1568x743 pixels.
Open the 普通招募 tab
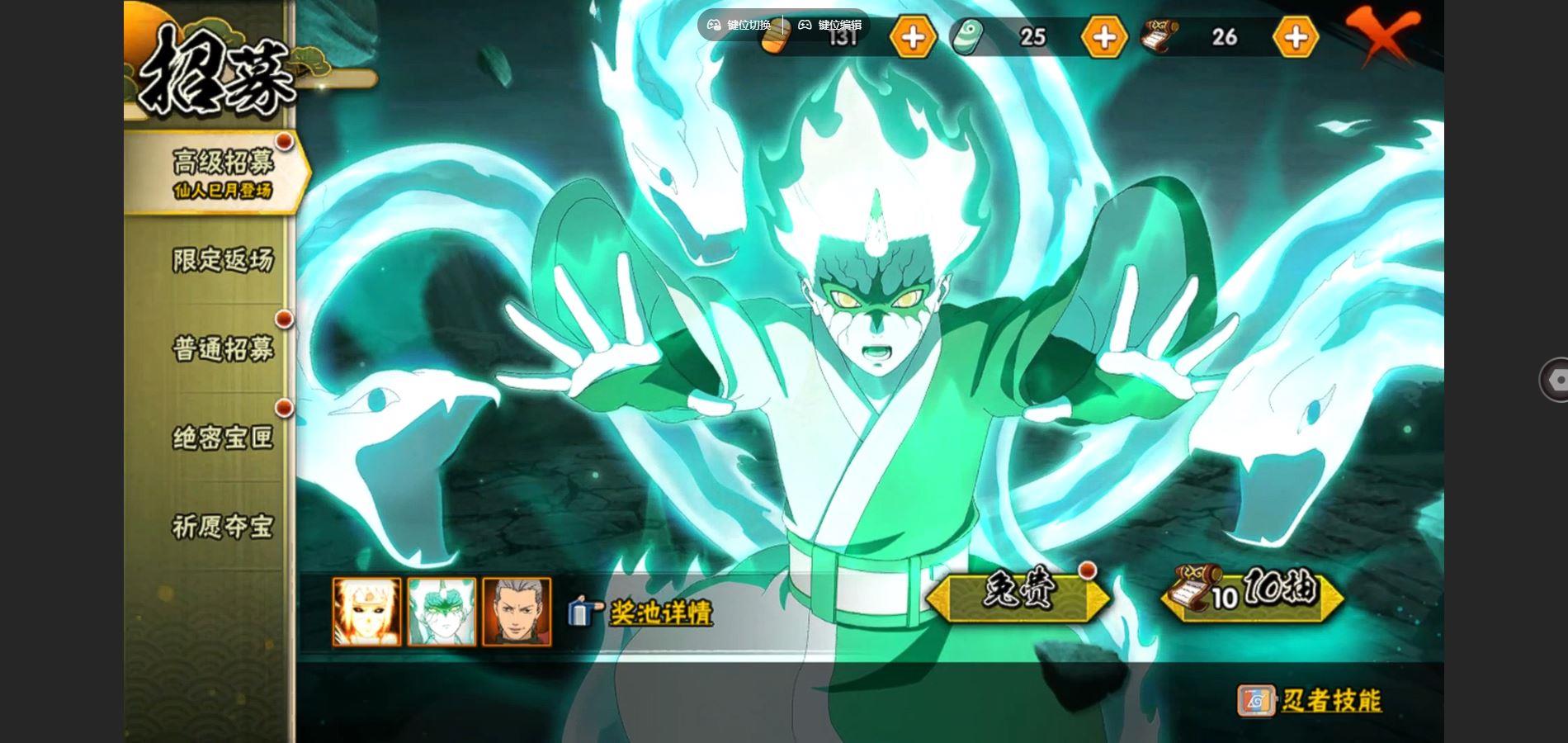222,349
